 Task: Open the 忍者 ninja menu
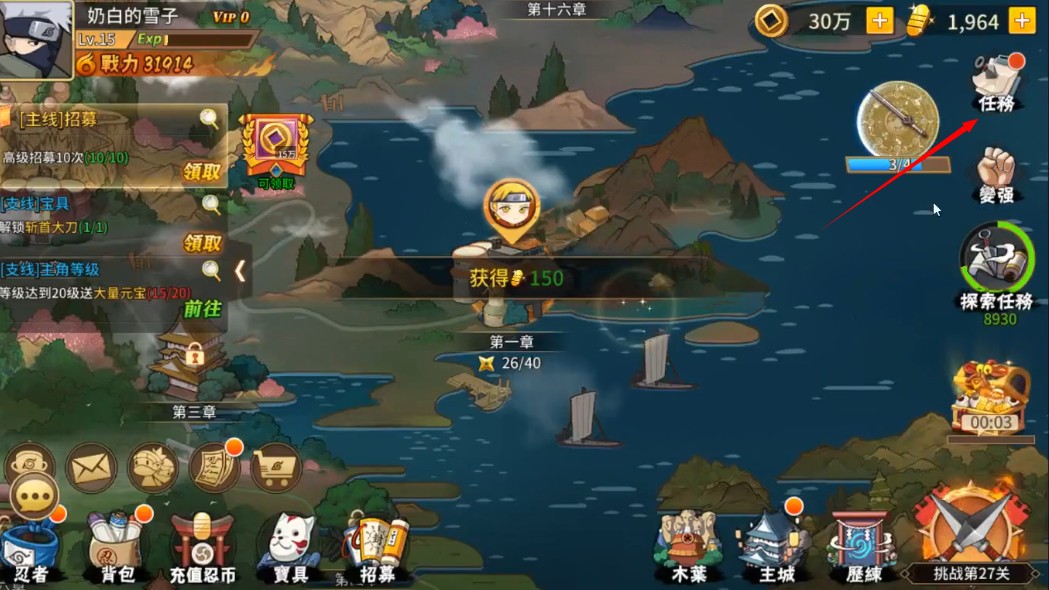(x=31, y=550)
